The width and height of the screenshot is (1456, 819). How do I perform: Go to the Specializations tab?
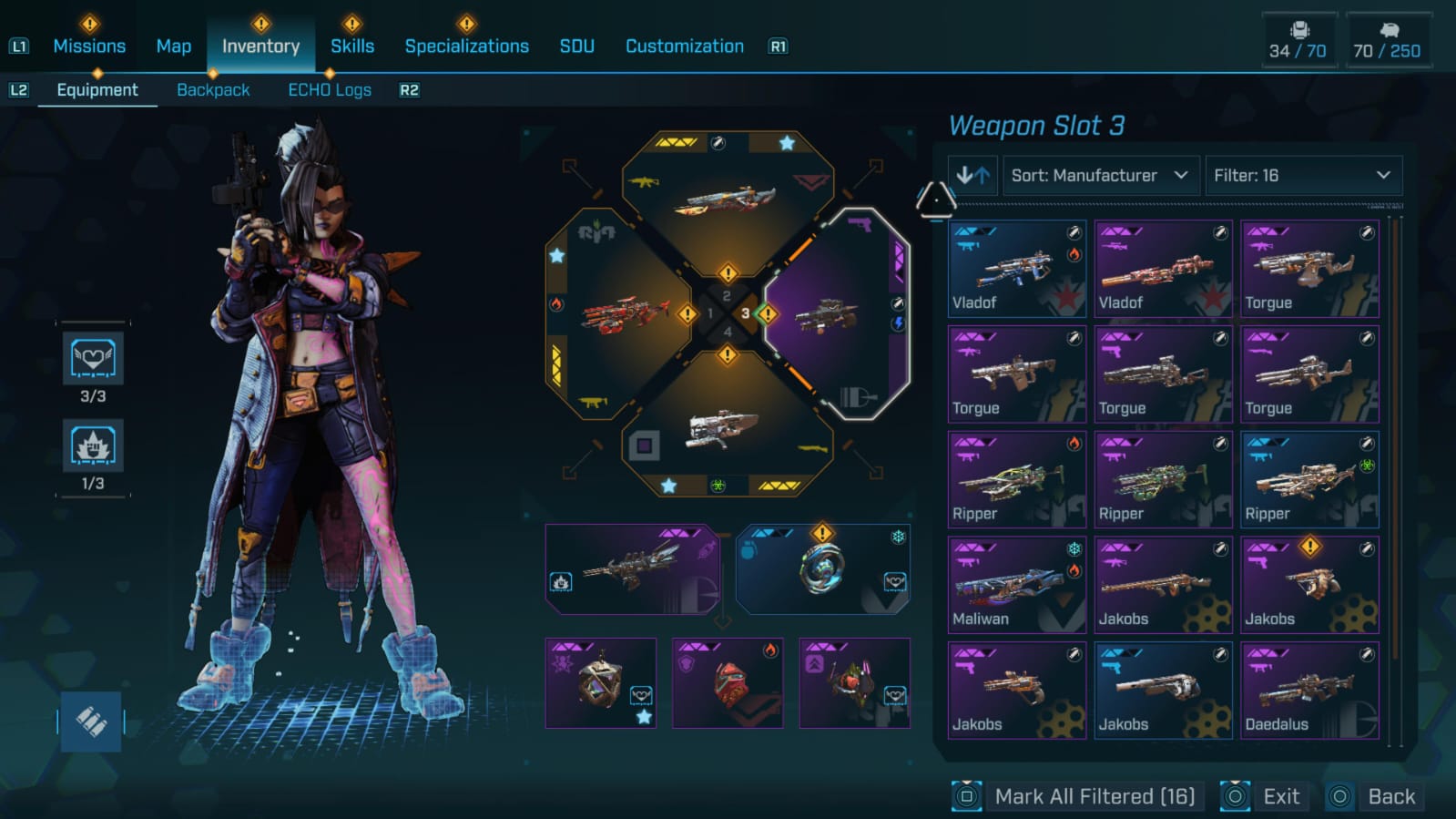466,46
